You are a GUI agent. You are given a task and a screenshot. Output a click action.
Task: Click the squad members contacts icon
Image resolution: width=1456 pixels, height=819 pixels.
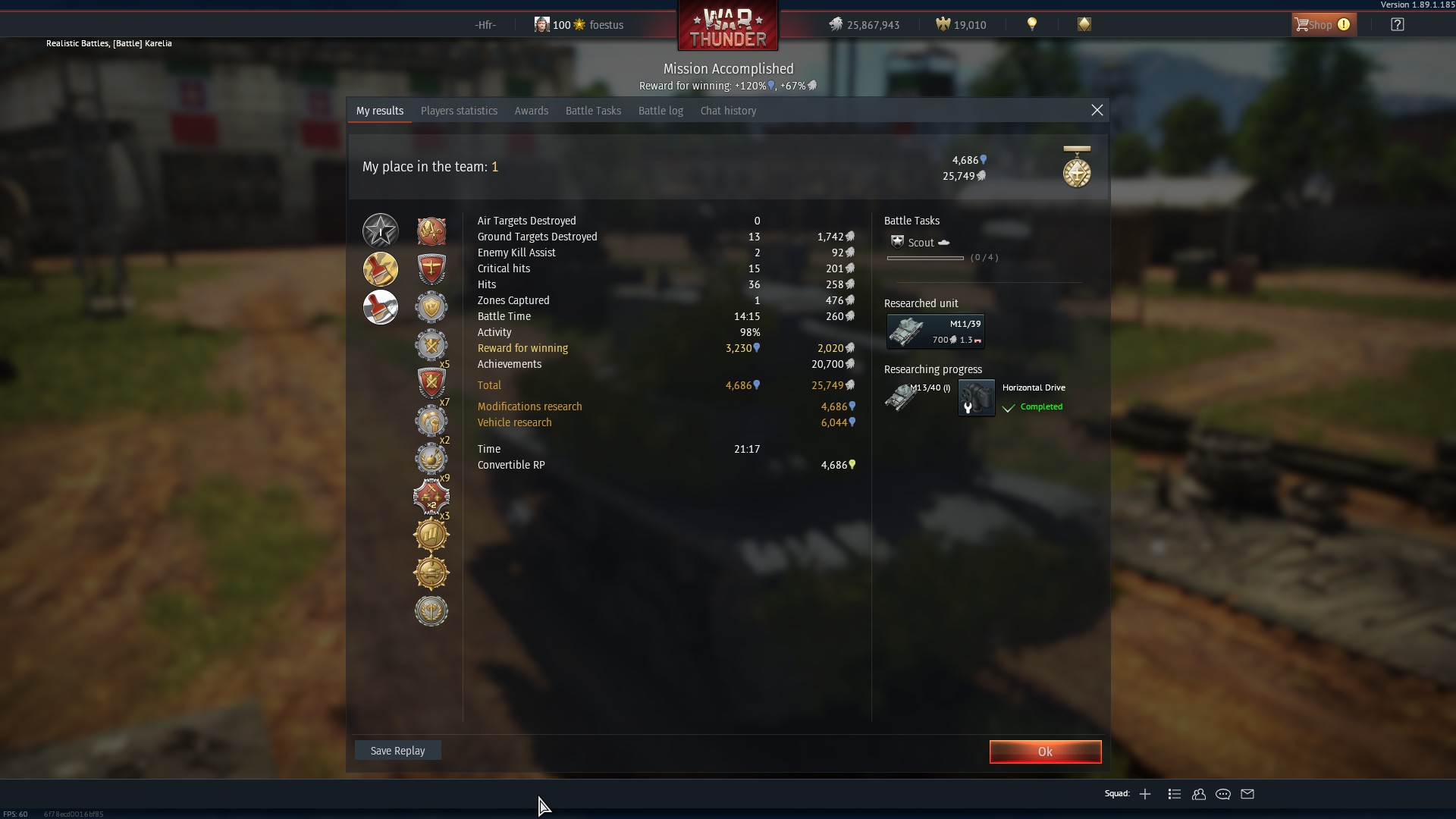1198,794
